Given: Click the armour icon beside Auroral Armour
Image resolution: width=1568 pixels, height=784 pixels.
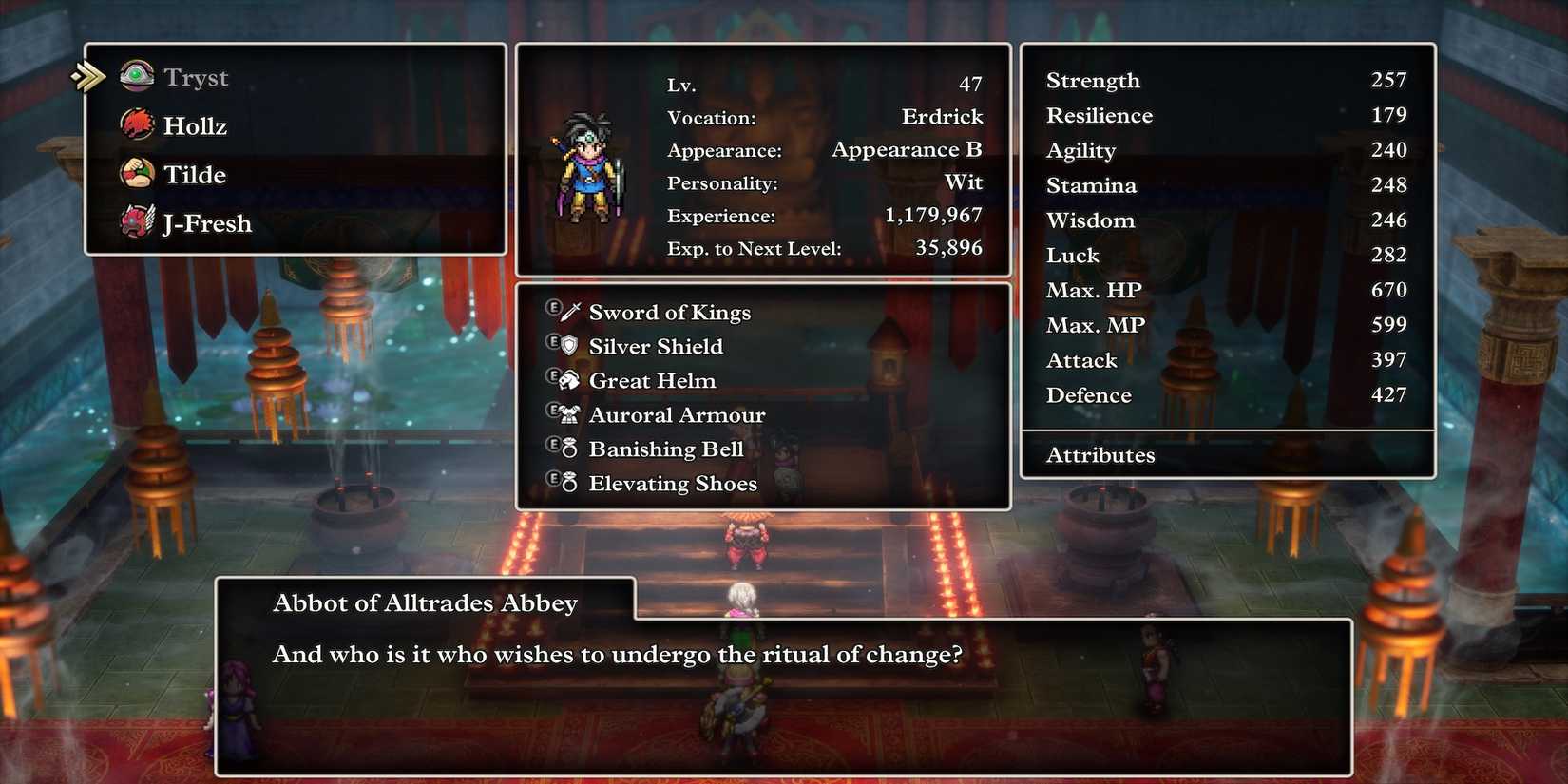Looking at the screenshot, I should point(568,413).
